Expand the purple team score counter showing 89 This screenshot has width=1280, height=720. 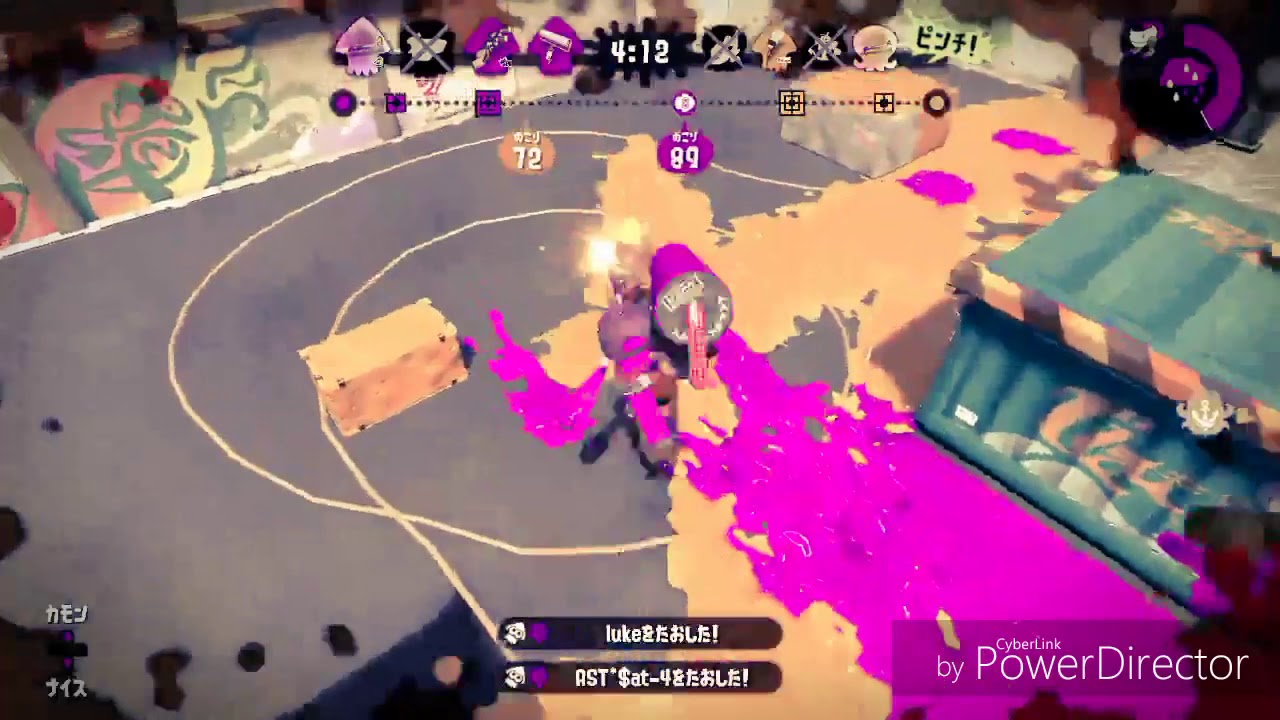pyautogui.click(x=683, y=150)
